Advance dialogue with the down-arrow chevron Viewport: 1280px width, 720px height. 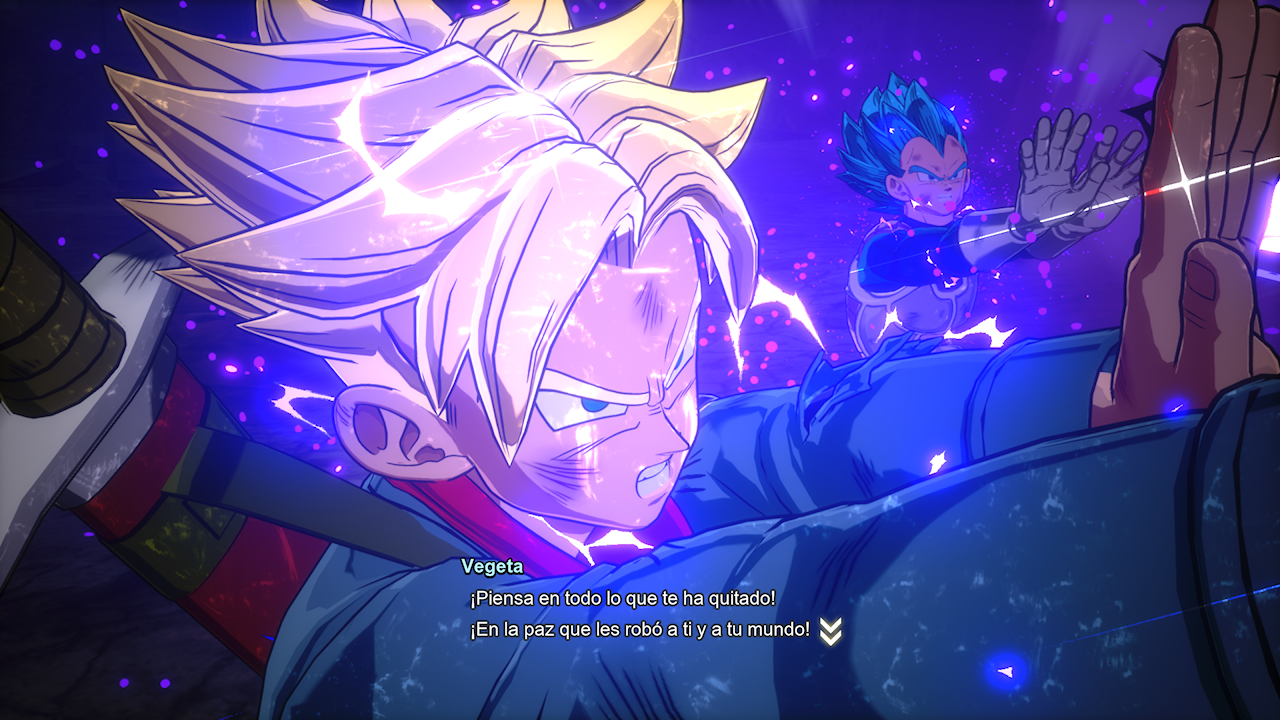point(830,631)
